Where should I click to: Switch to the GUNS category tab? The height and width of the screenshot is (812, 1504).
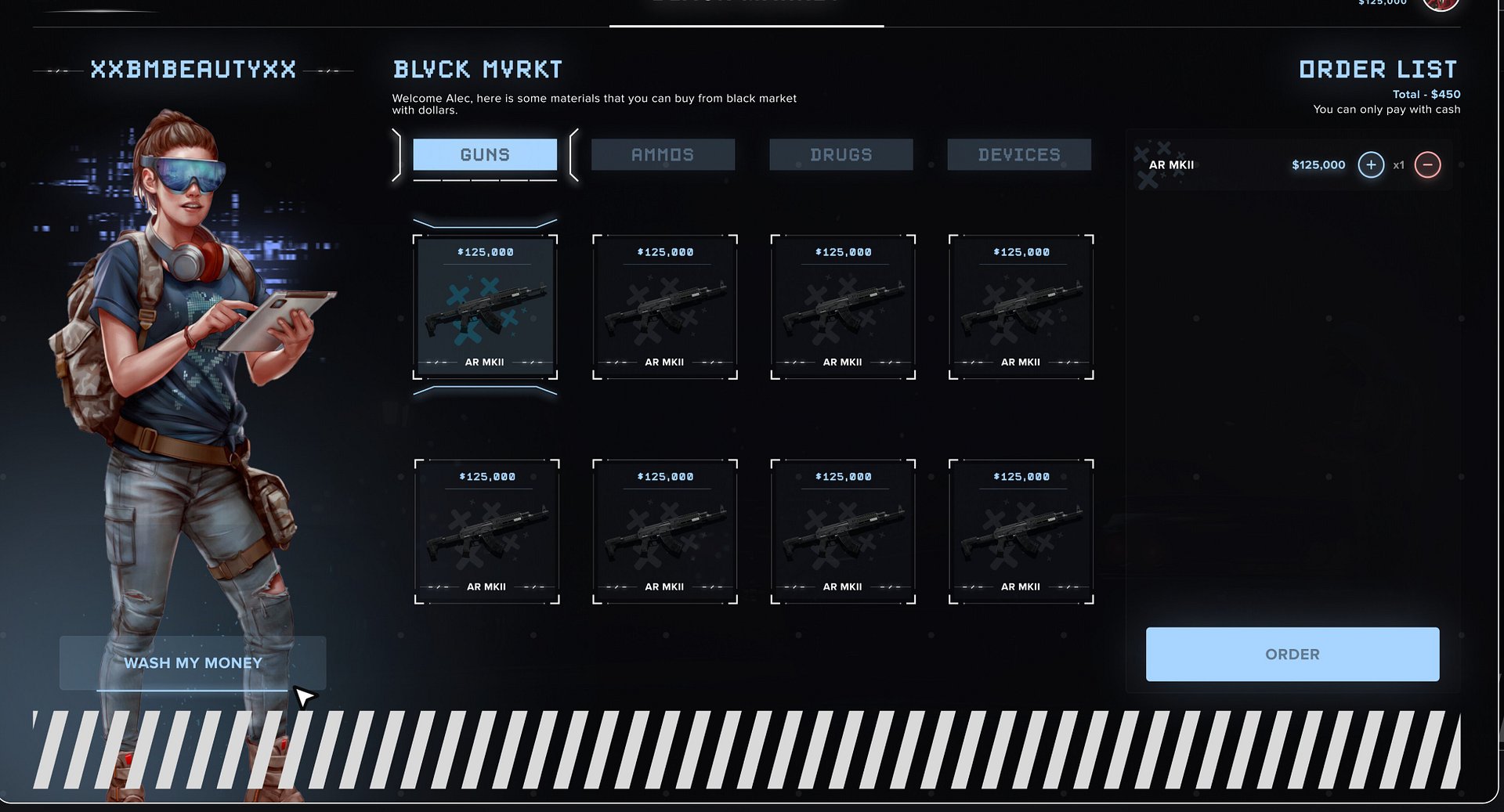tap(485, 155)
